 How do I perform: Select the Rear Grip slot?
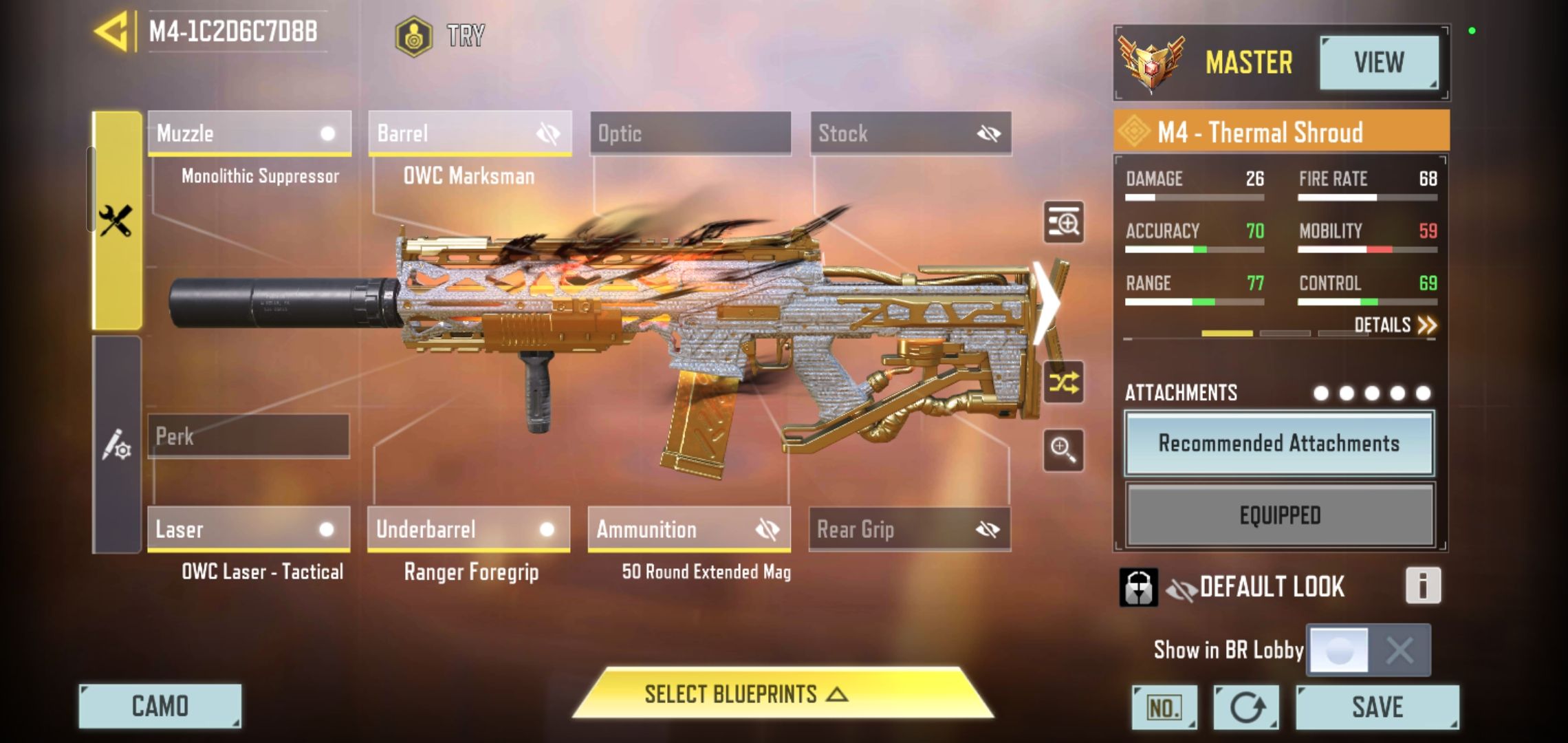coord(909,529)
